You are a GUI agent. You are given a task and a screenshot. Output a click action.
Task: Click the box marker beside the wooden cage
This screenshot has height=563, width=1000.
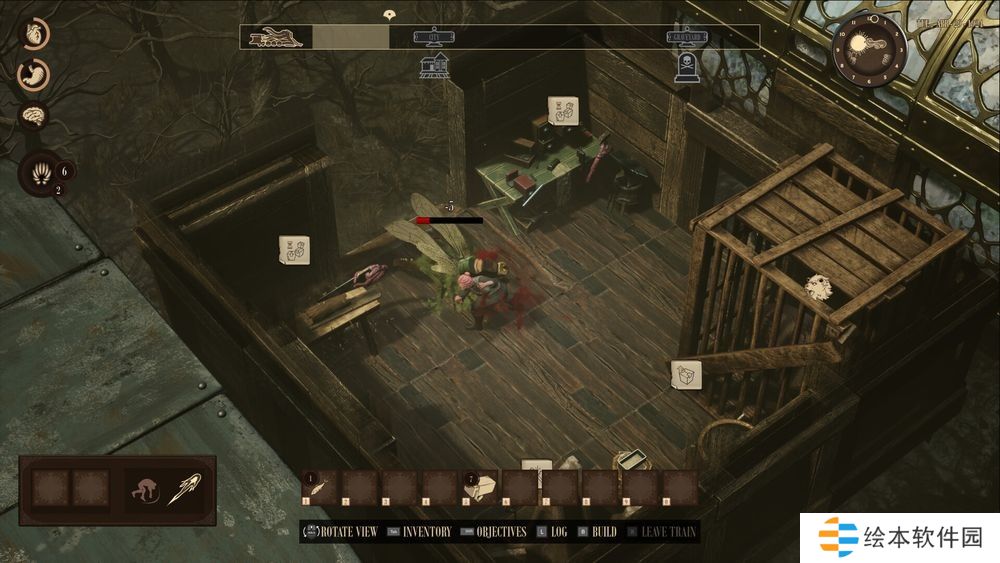[x=686, y=374]
